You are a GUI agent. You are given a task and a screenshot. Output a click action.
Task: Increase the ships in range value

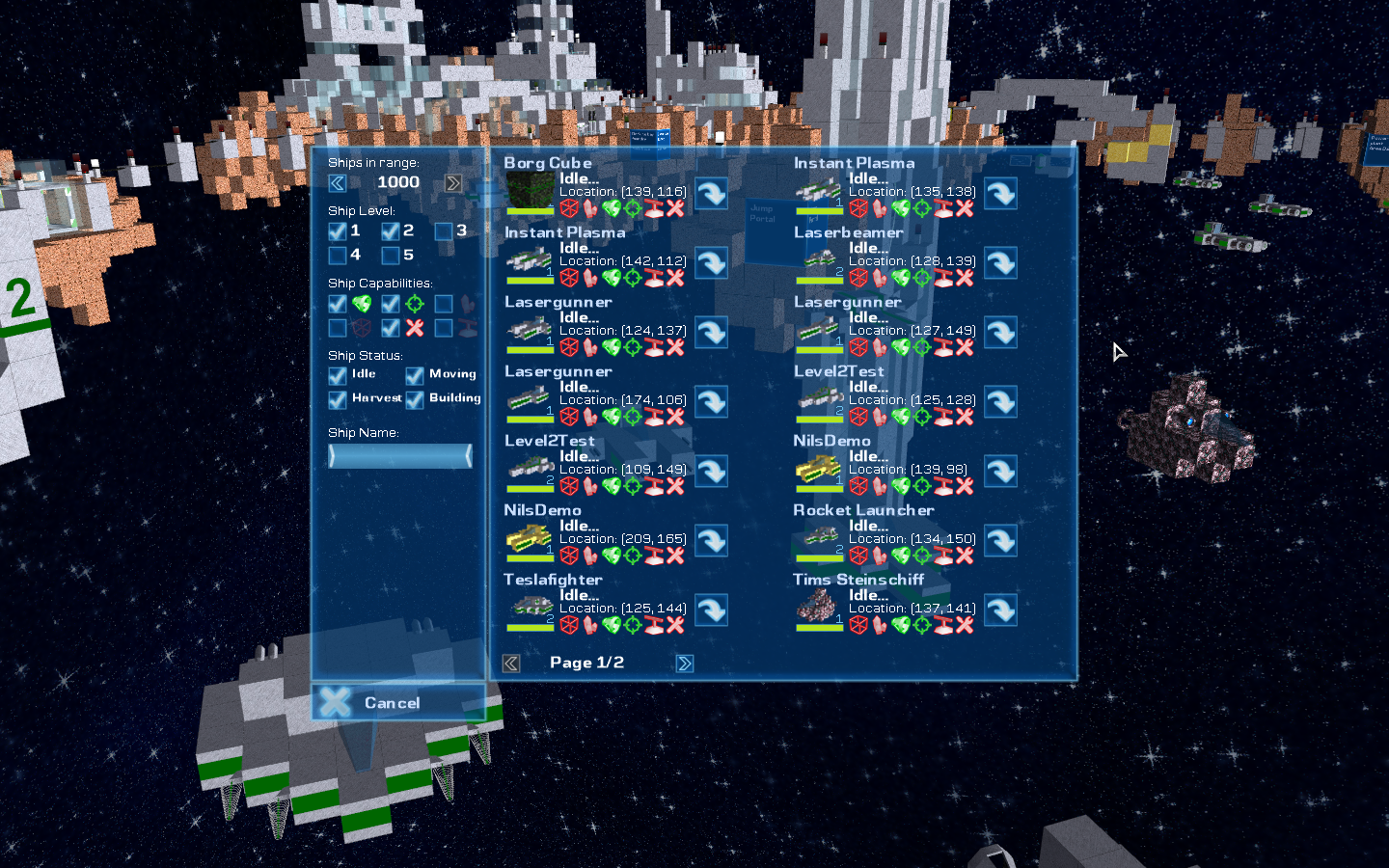tap(453, 183)
